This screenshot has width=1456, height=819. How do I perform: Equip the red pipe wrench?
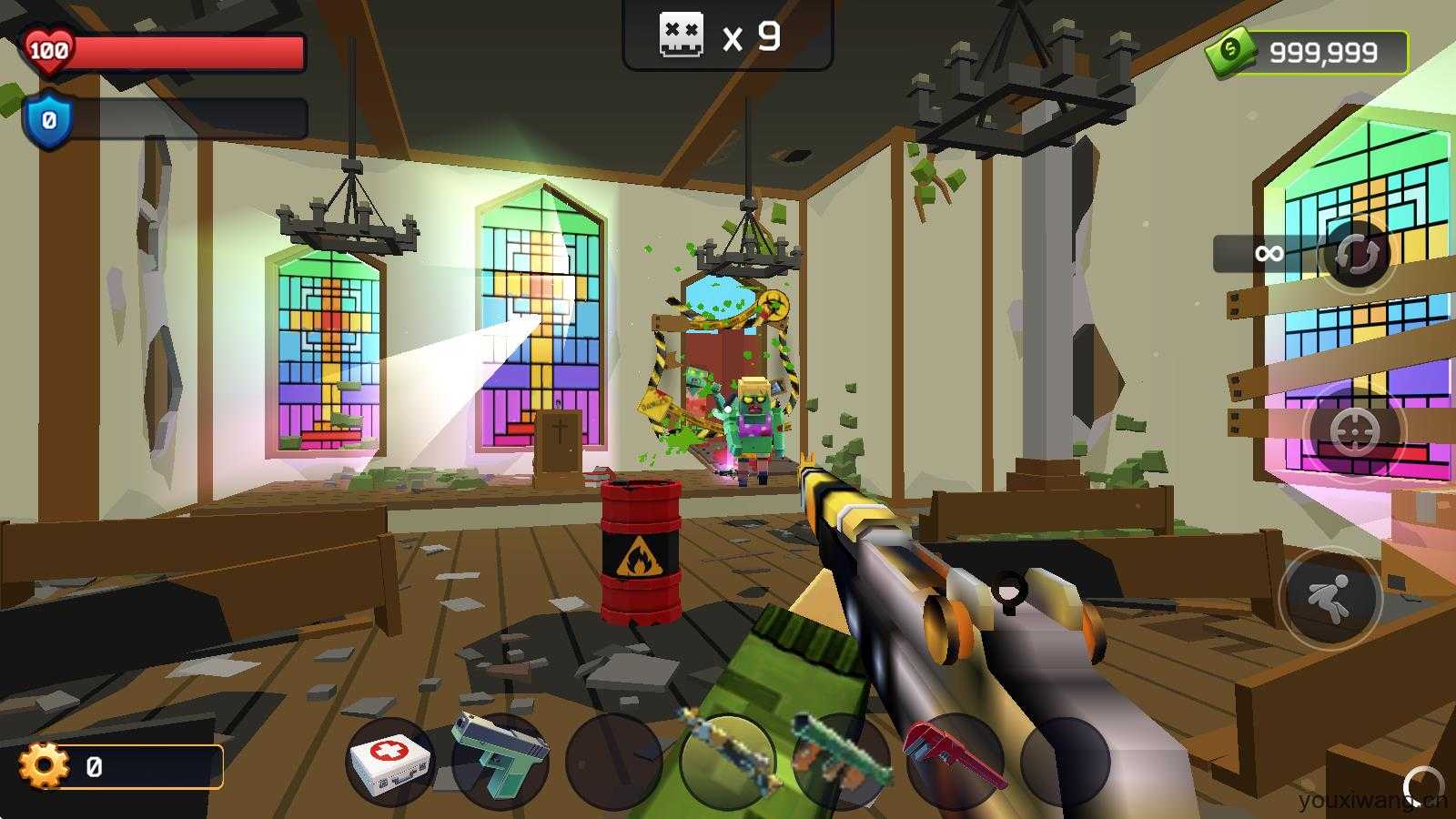coord(954,761)
